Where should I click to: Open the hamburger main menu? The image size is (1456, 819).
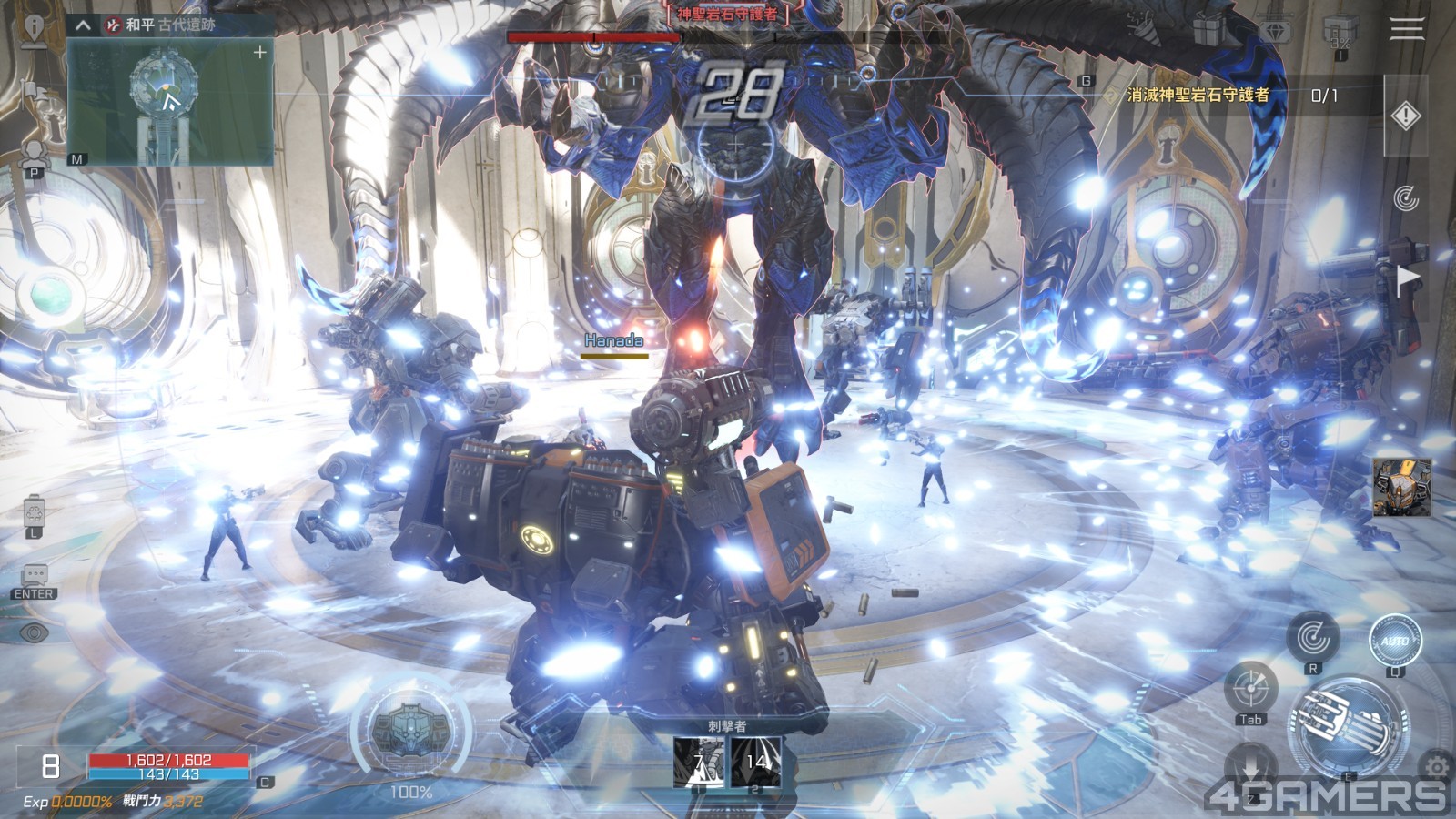point(1406,28)
